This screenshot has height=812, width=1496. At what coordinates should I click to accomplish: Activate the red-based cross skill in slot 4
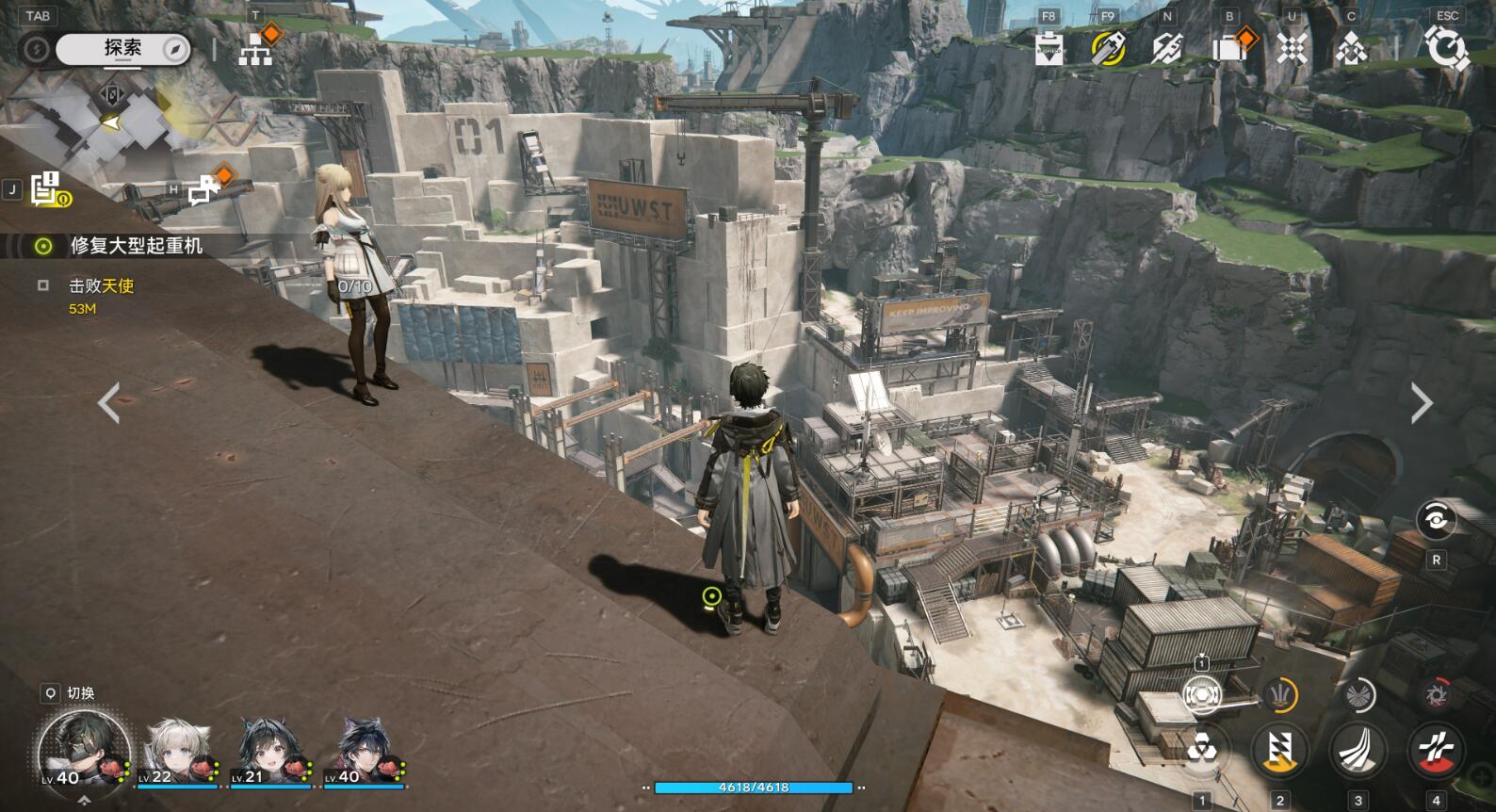[1436, 751]
